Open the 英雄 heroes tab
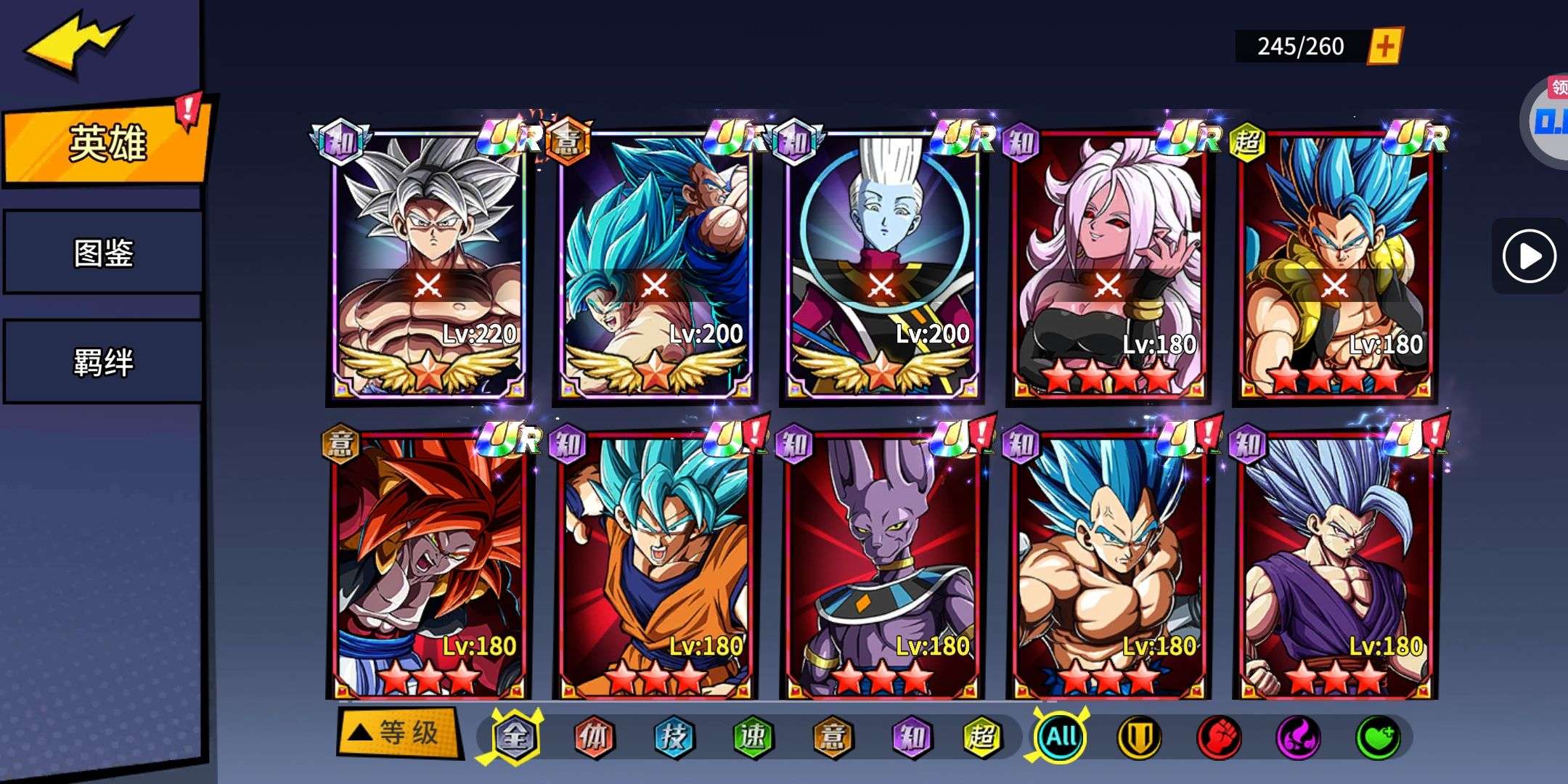The image size is (1568, 784). click(106, 143)
